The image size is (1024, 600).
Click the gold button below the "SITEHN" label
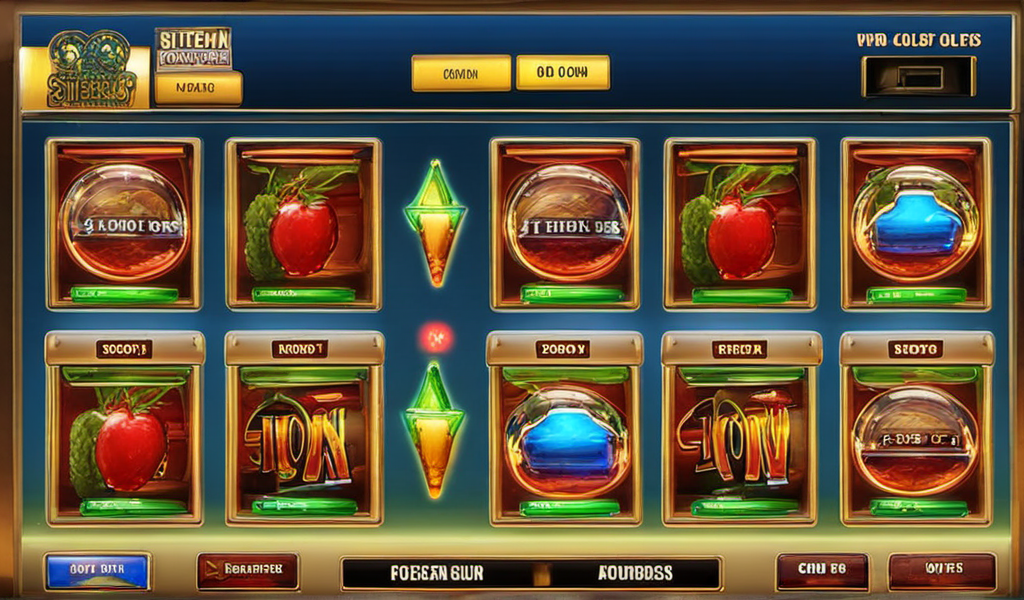tap(198, 88)
